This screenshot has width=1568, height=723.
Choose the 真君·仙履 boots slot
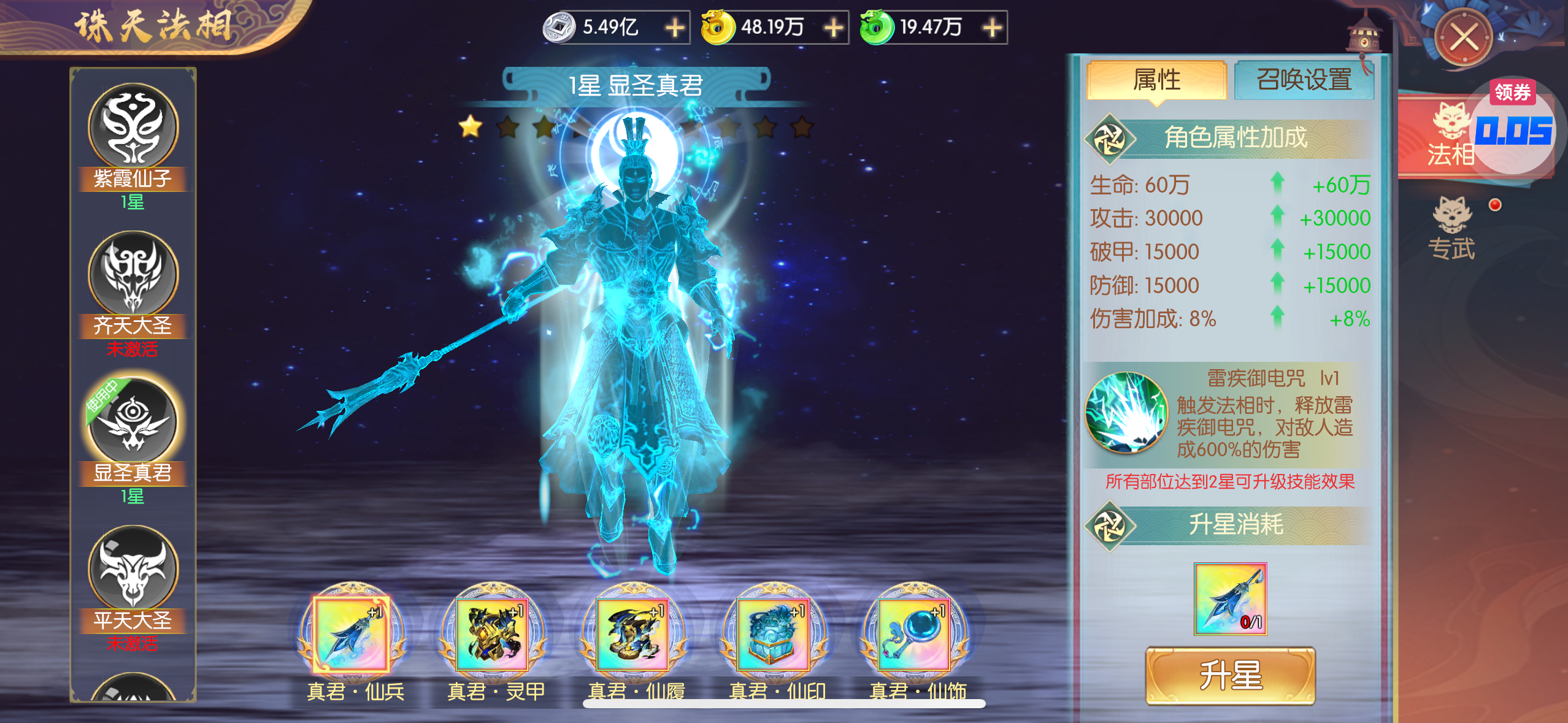coord(633,634)
